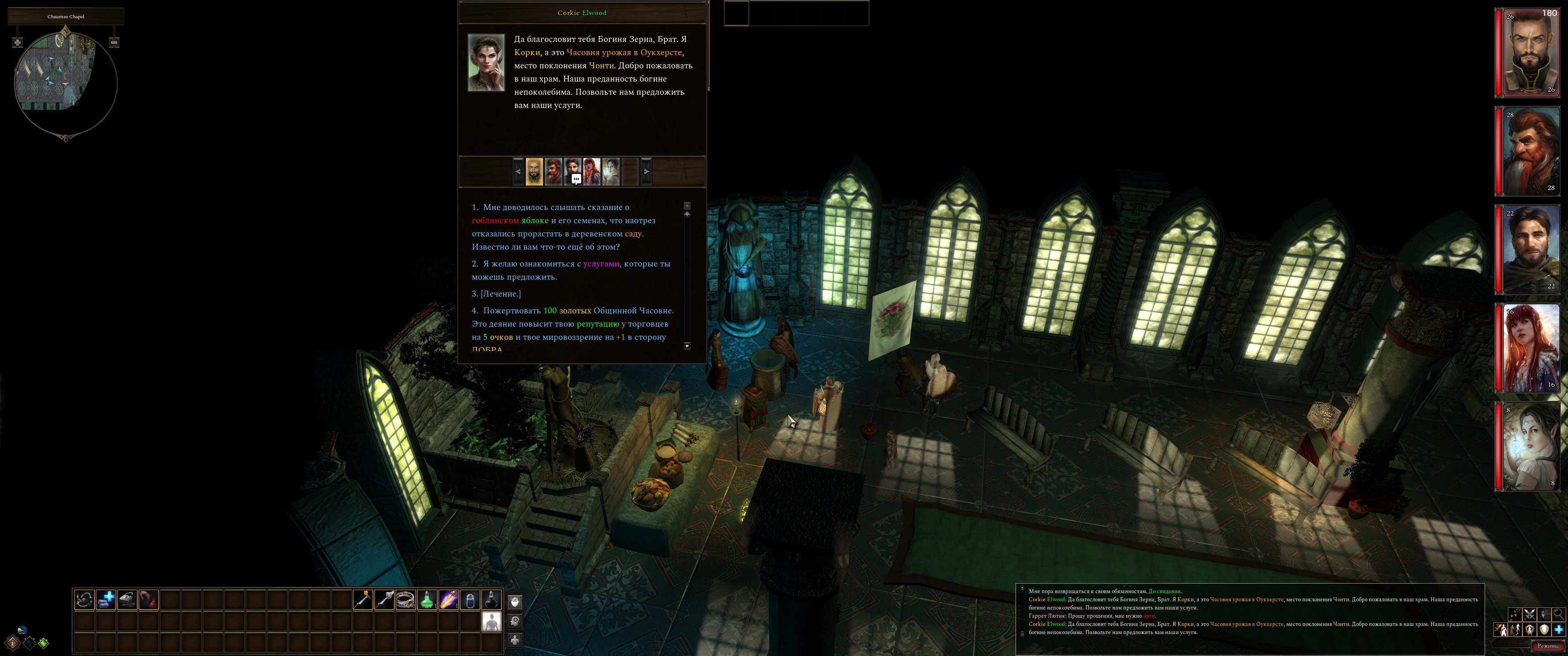Use the green potion in the hotbar
Image resolution: width=1568 pixels, height=656 pixels.
[x=427, y=600]
